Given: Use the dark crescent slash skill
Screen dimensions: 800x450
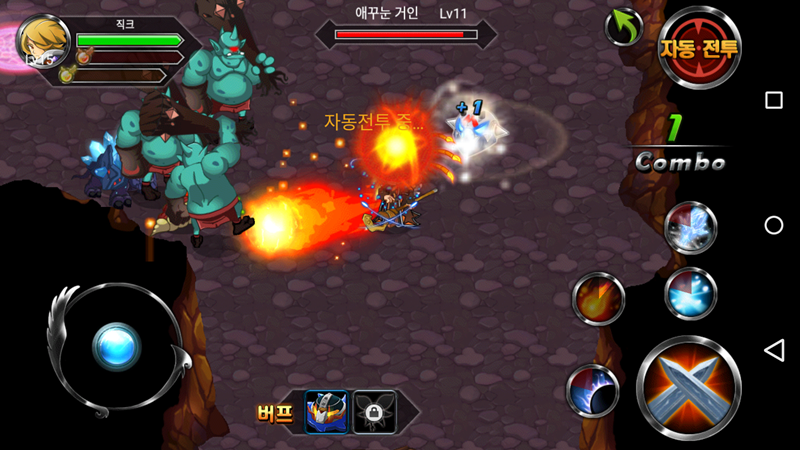Looking at the screenshot, I should point(592,390).
